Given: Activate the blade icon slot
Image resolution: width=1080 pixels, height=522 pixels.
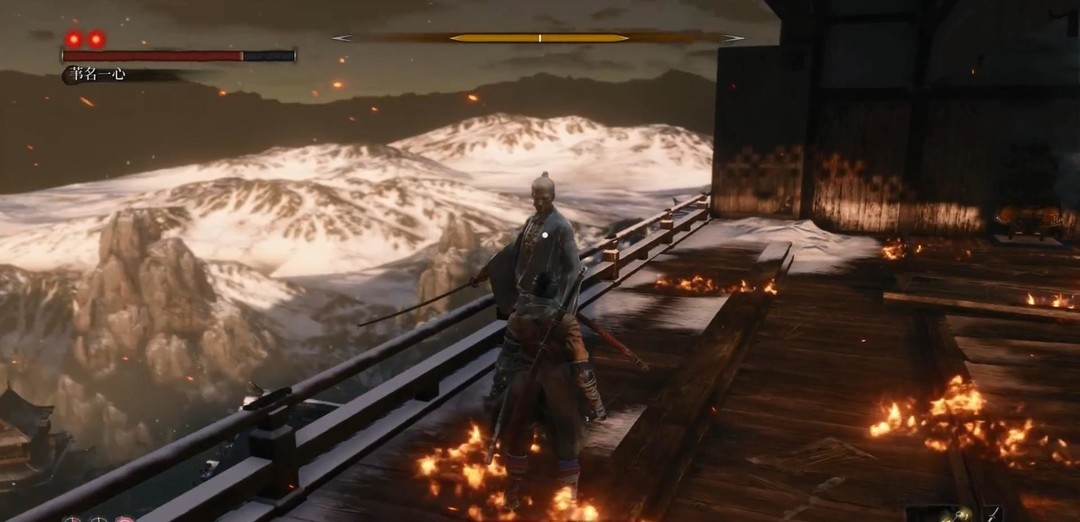Looking at the screenshot, I should tap(994, 514).
